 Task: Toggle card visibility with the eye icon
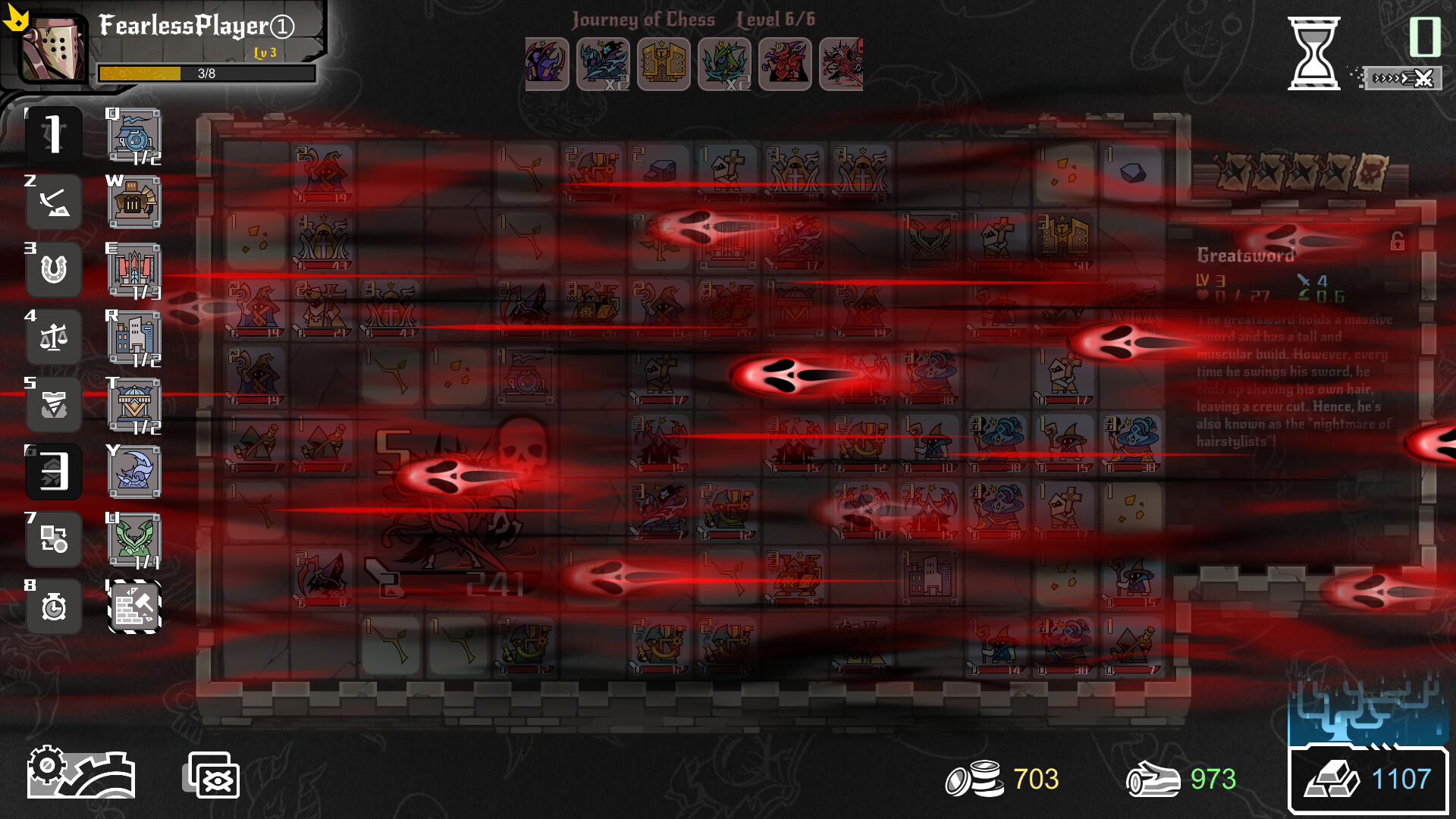coord(214,775)
